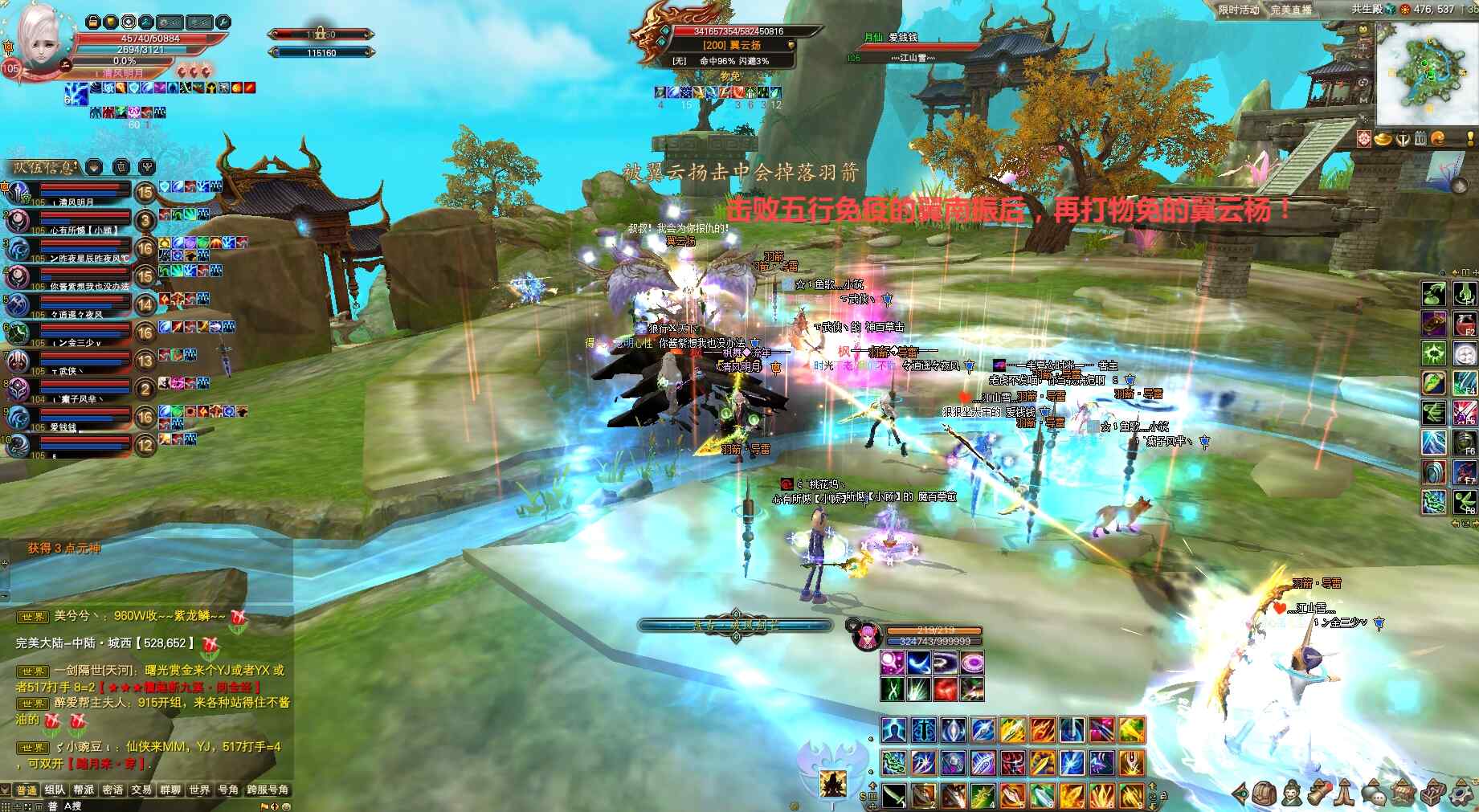Image resolution: width=1479 pixels, height=812 pixels.
Task: Select the boss 翼云扬 target frame
Action: [727, 45]
